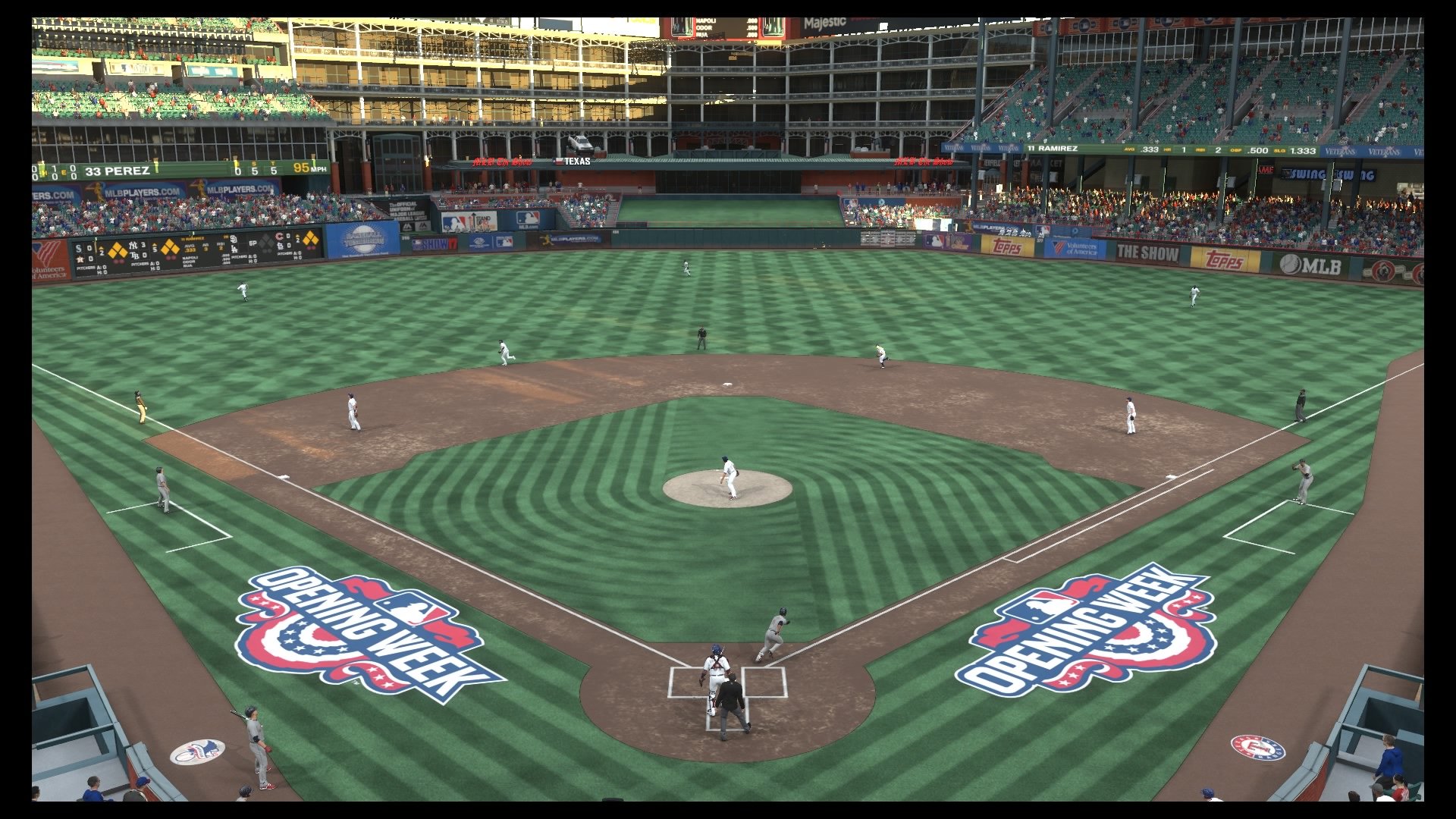Image resolution: width=1456 pixels, height=819 pixels.
Task: Select the Topps ad on the outfield wall
Action: coord(1006,246)
